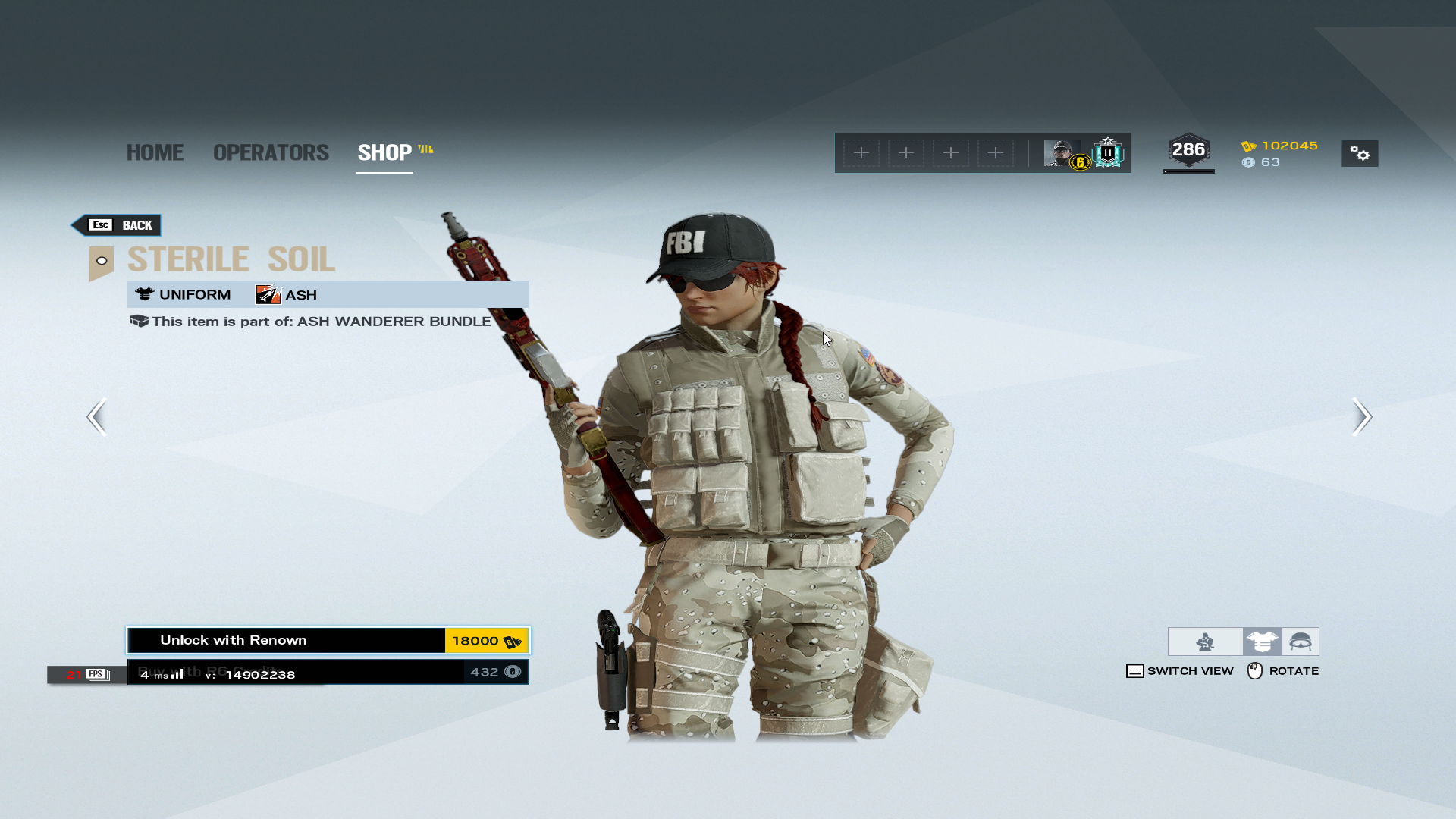The height and width of the screenshot is (819, 1456).
Task: Go back with the Back button
Action: click(x=118, y=225)
